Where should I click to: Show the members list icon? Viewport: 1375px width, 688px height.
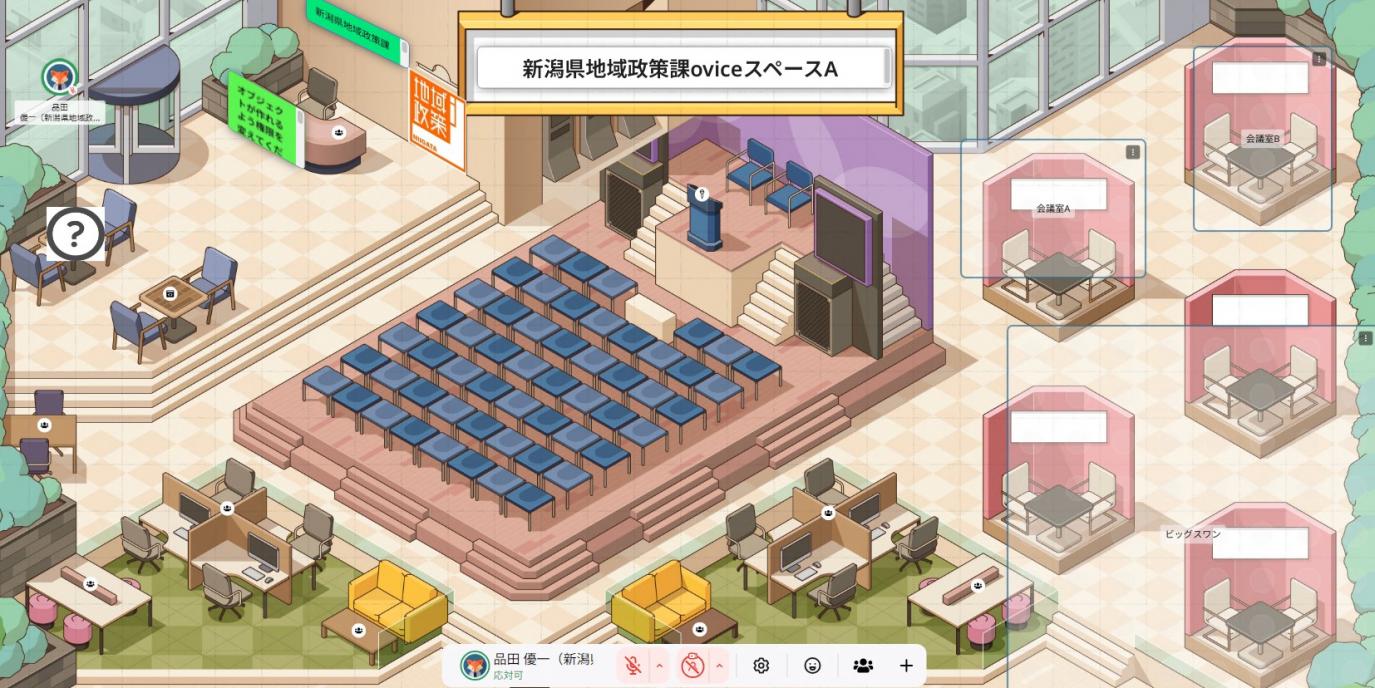click(862, 666)
